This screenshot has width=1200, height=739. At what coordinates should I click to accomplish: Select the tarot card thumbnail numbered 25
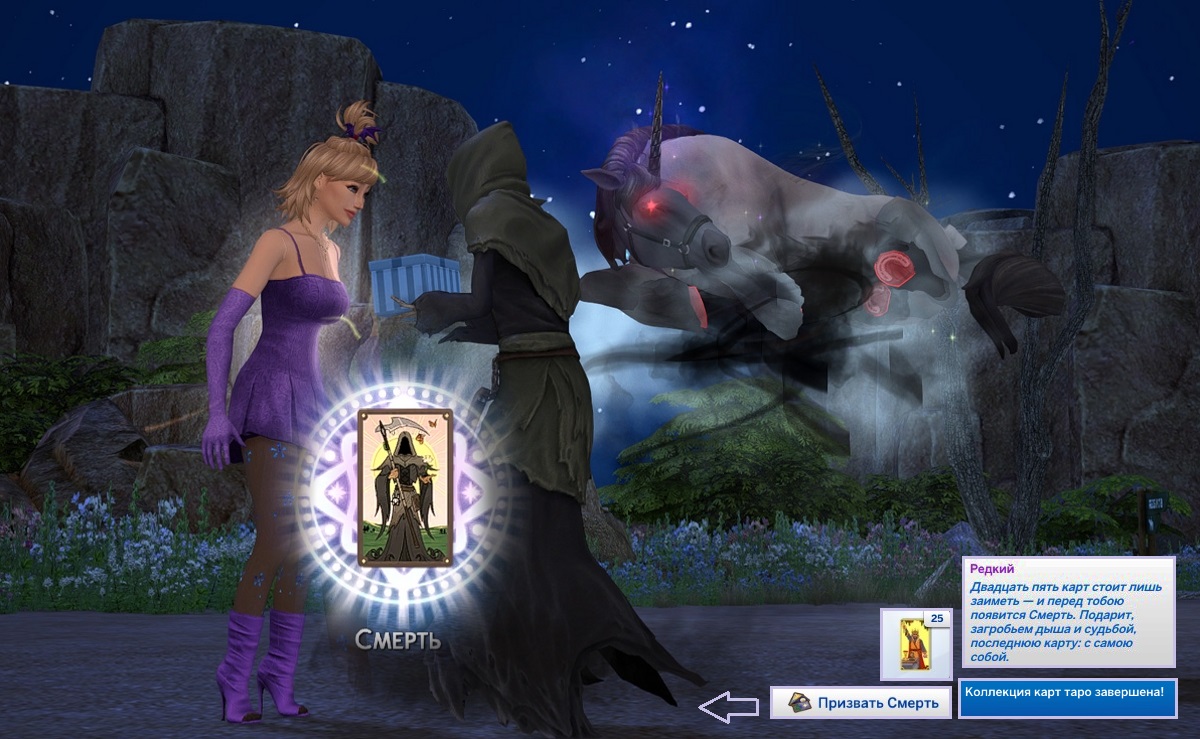pyautogui.click(x=916, y=644)
